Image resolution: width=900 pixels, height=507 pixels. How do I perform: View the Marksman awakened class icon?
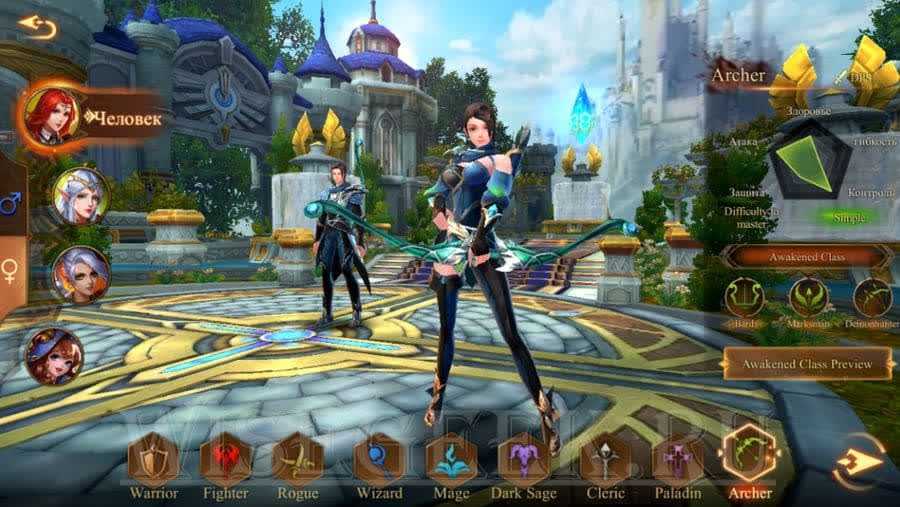pos(808,298)
